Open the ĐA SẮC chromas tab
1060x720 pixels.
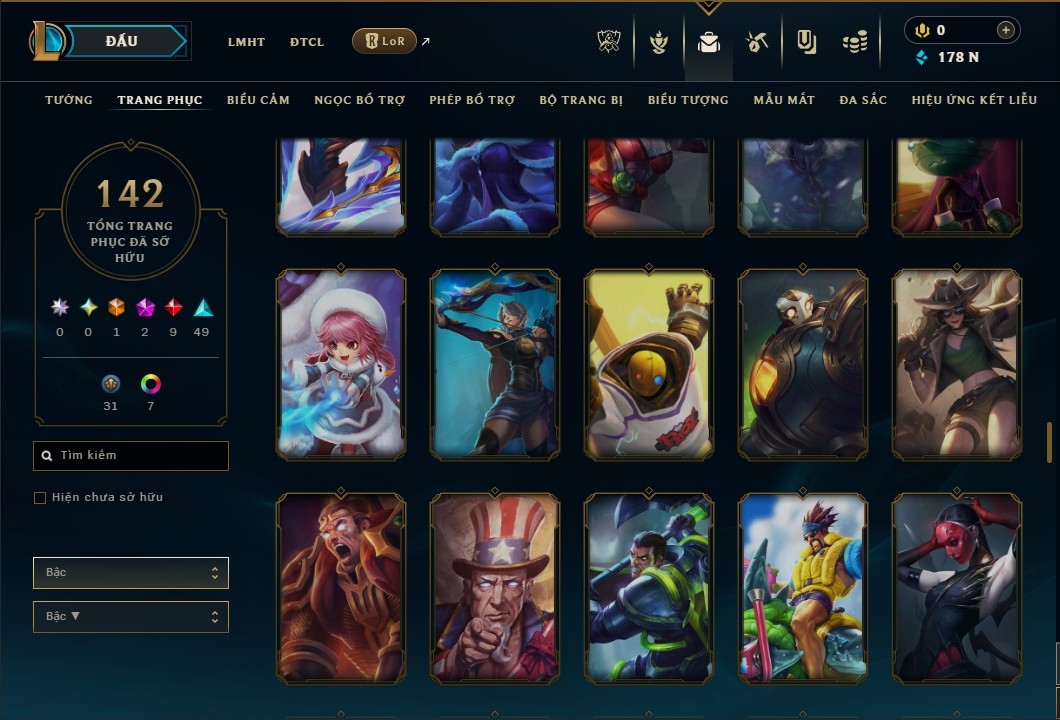tap(863, 100)
